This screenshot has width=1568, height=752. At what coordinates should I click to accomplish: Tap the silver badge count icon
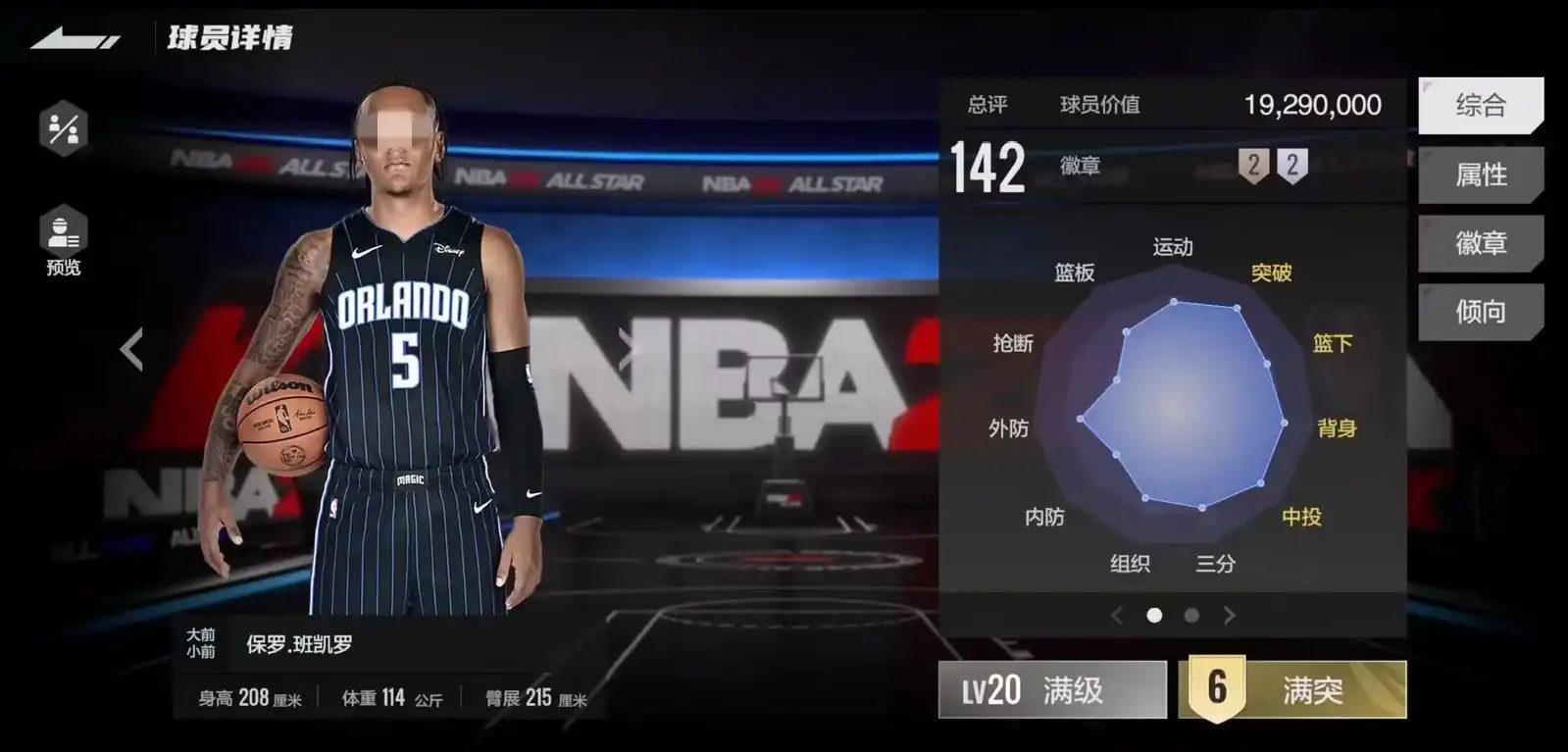1292,166
